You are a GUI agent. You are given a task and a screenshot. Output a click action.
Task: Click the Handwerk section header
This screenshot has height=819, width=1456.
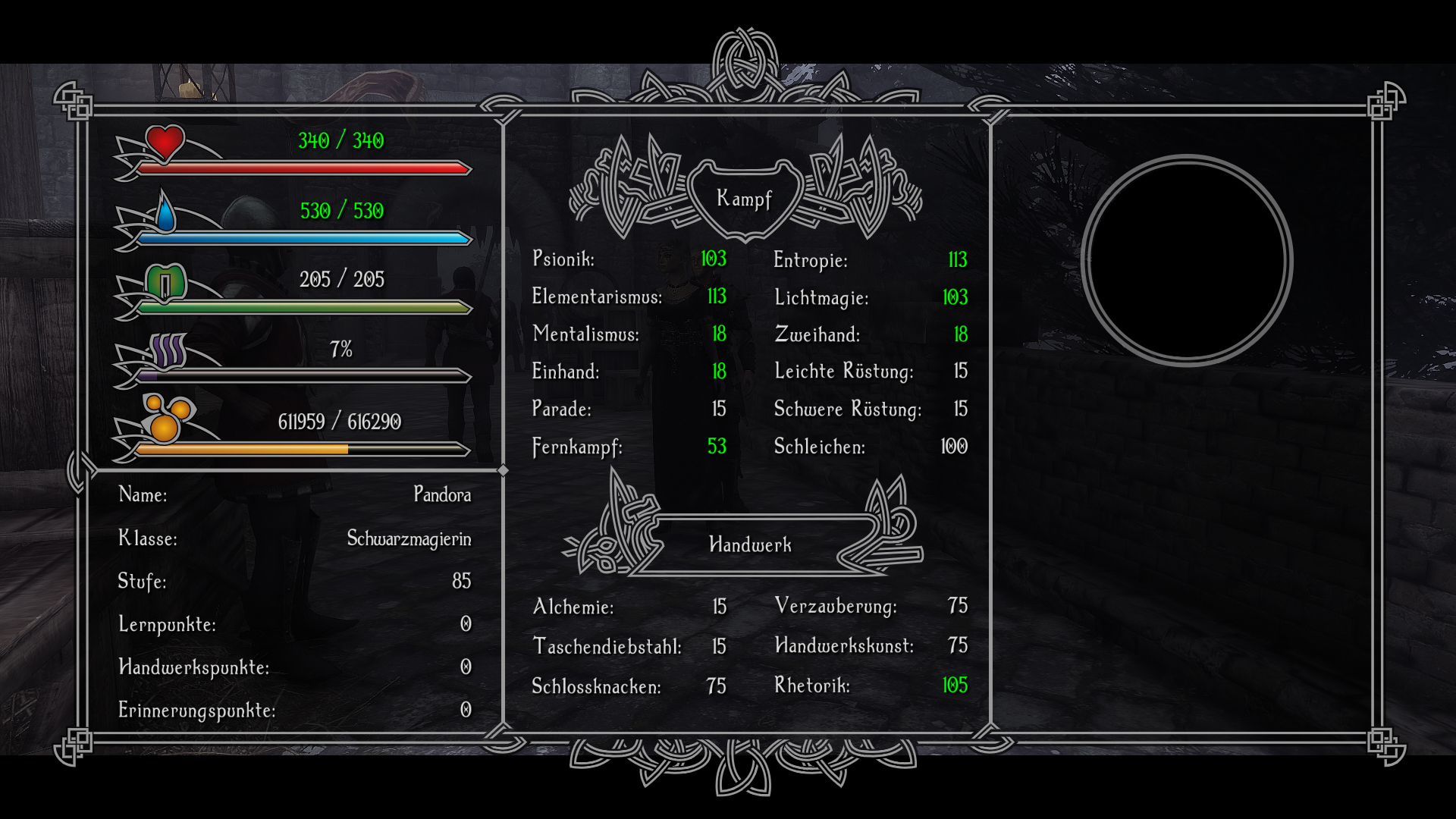(749, 544)
